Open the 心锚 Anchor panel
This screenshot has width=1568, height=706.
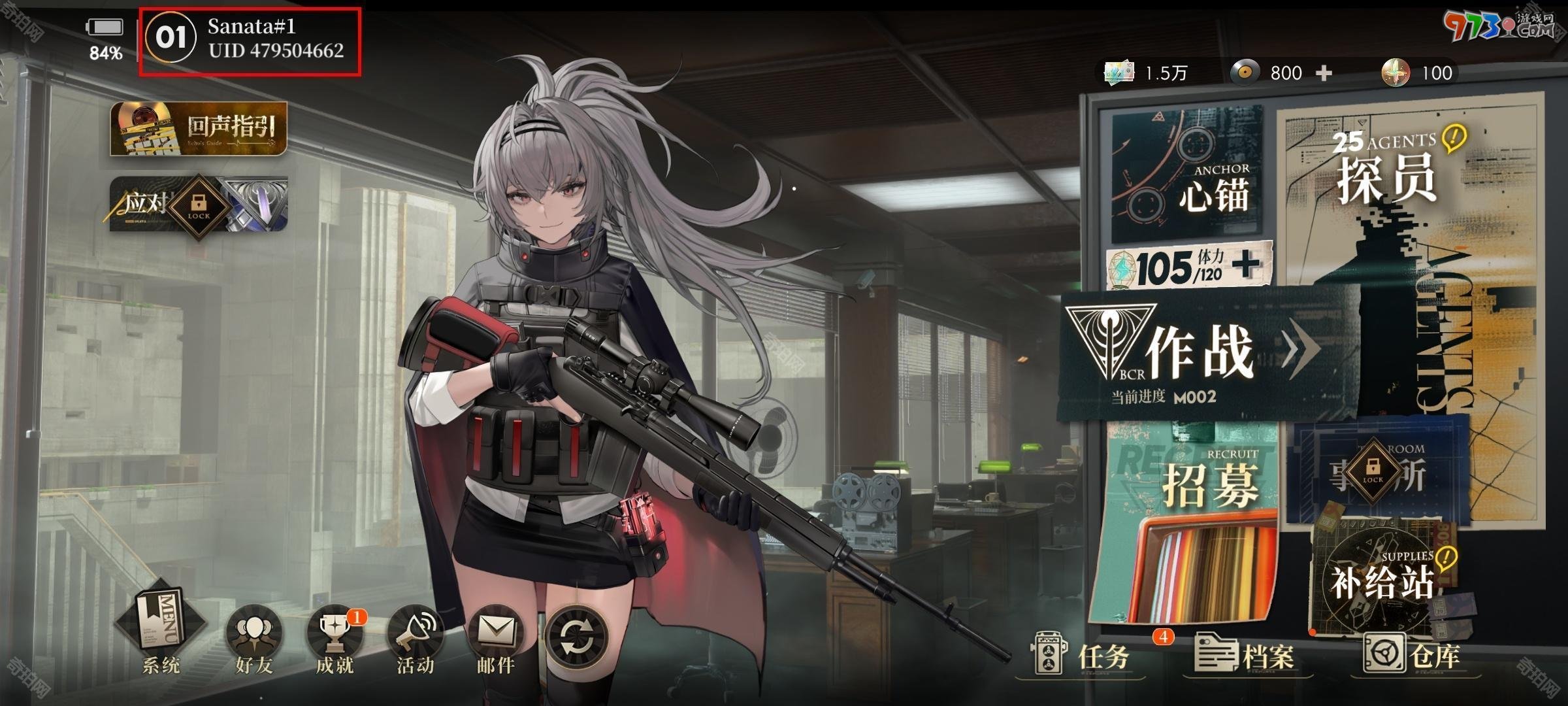click(1186, 175)
